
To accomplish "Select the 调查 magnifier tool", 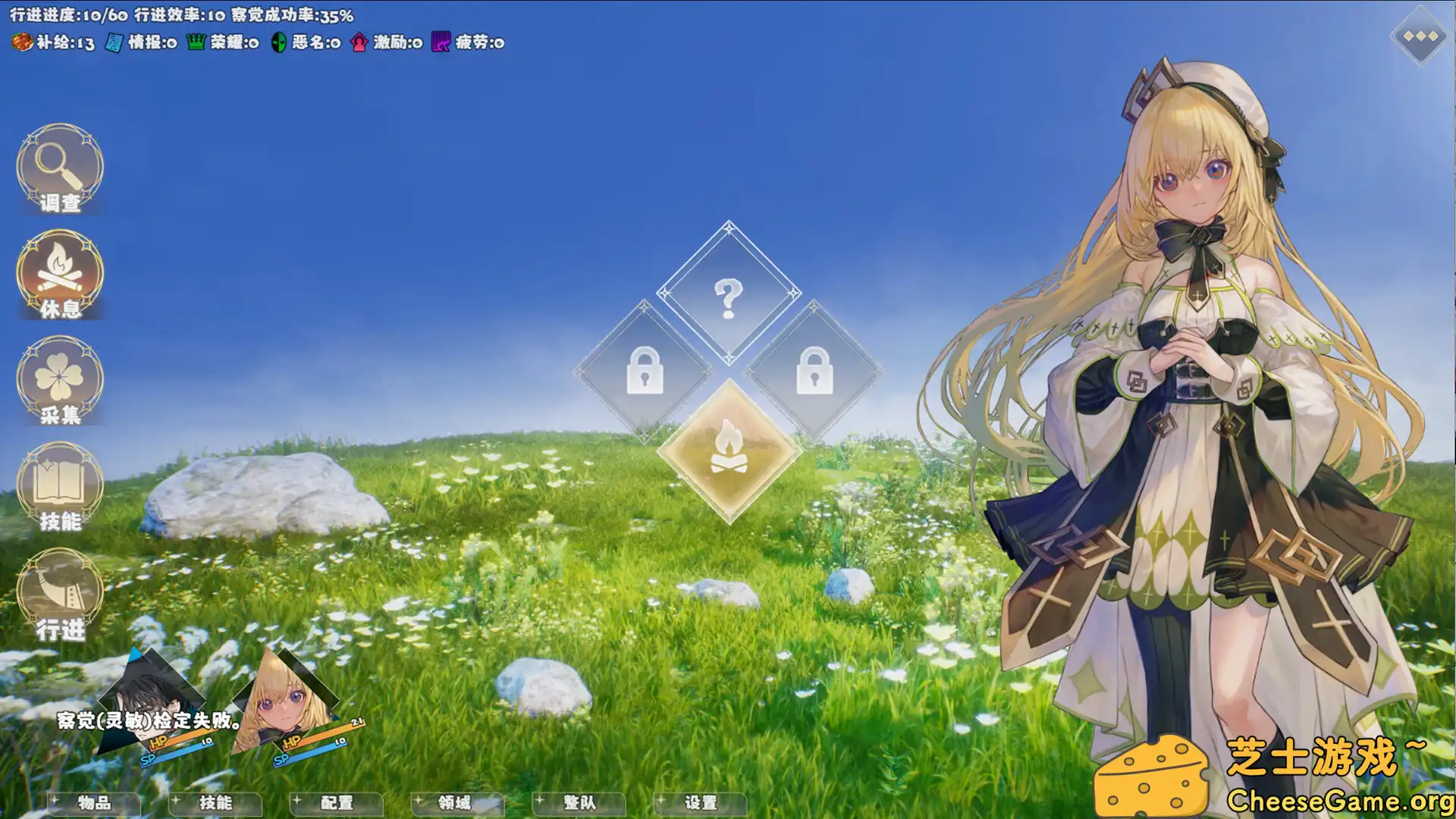I will point(59,171).
